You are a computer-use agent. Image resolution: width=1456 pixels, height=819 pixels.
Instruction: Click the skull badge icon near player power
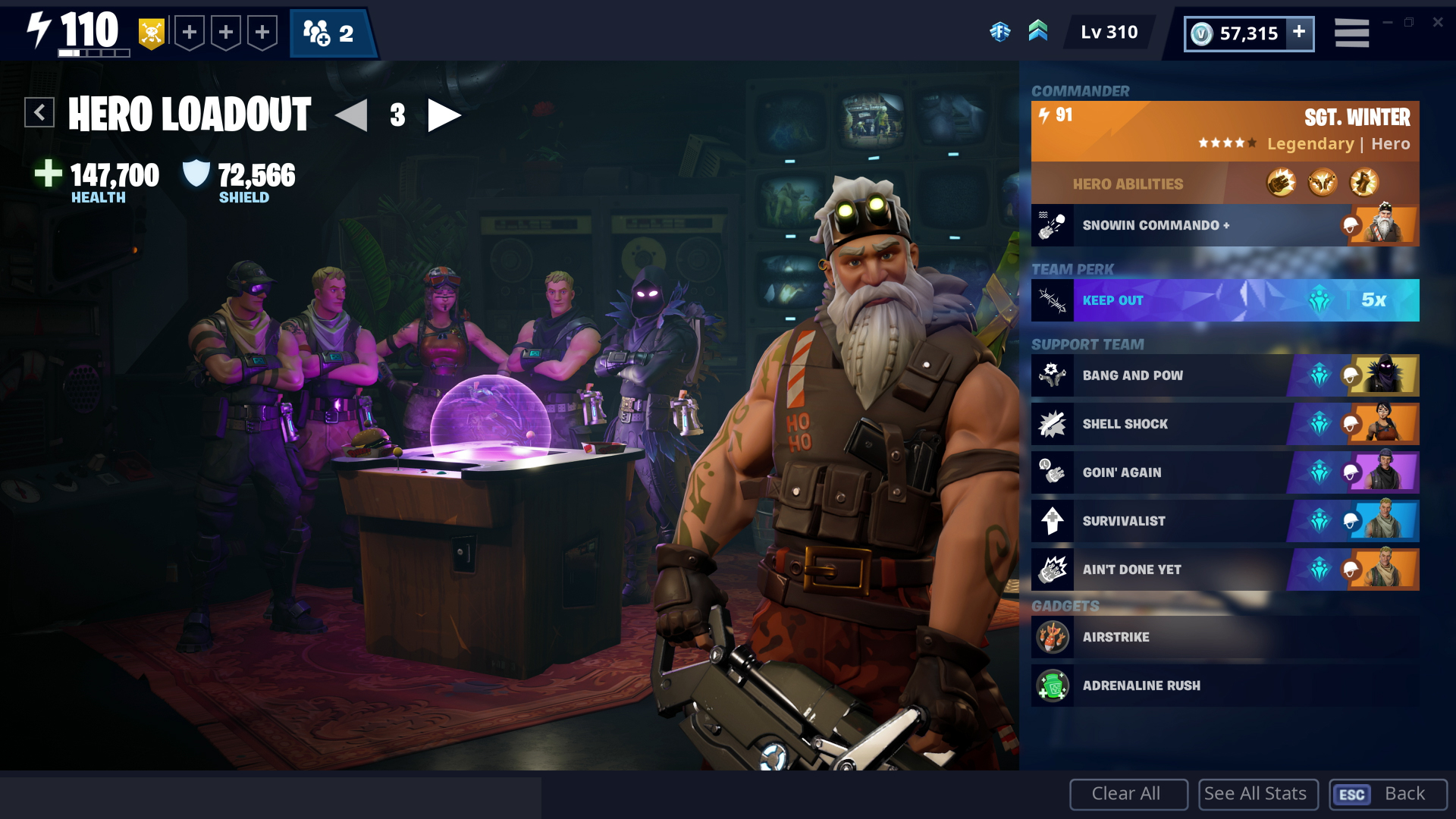click(x=151, y=32)
